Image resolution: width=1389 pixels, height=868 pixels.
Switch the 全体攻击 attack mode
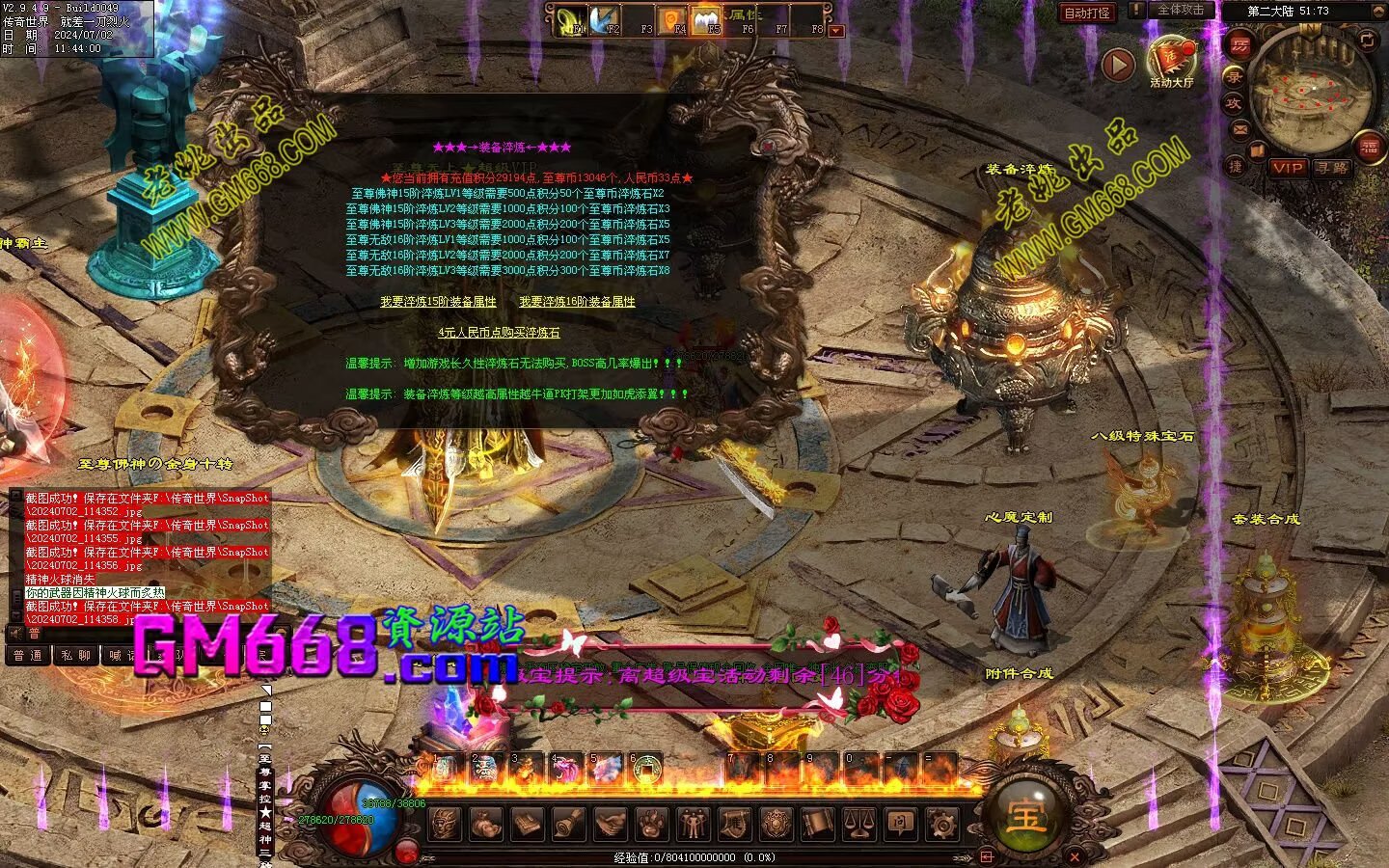(x=1181, y=11)
